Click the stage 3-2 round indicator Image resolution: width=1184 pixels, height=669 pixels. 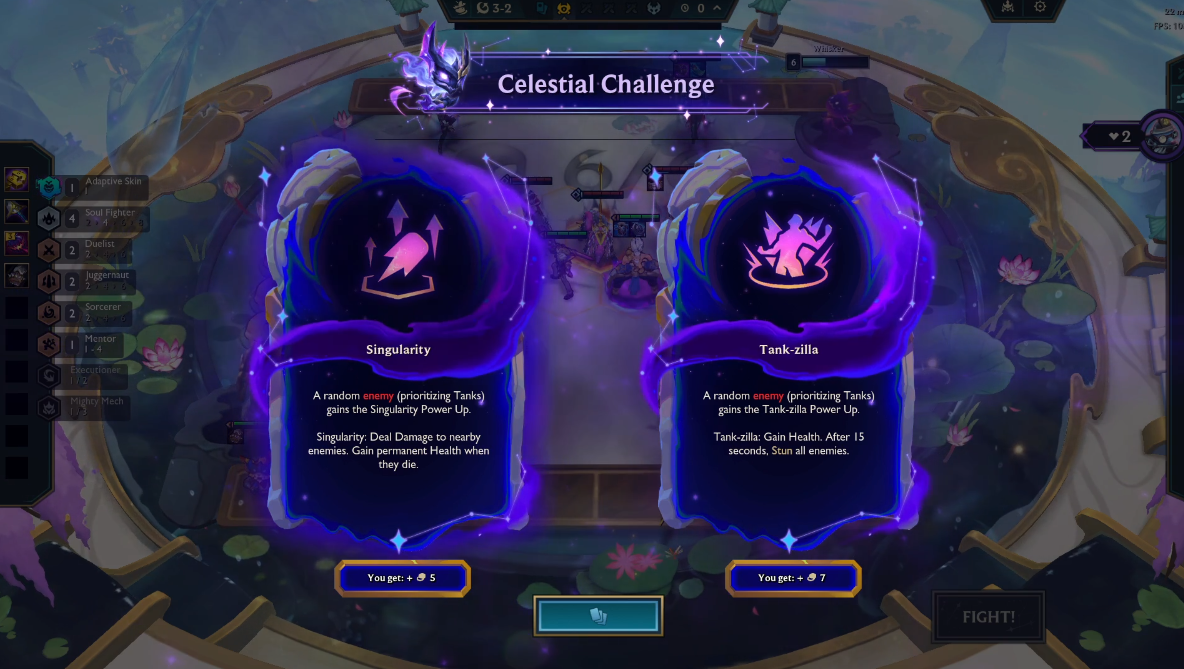click(x=498, y=8)
